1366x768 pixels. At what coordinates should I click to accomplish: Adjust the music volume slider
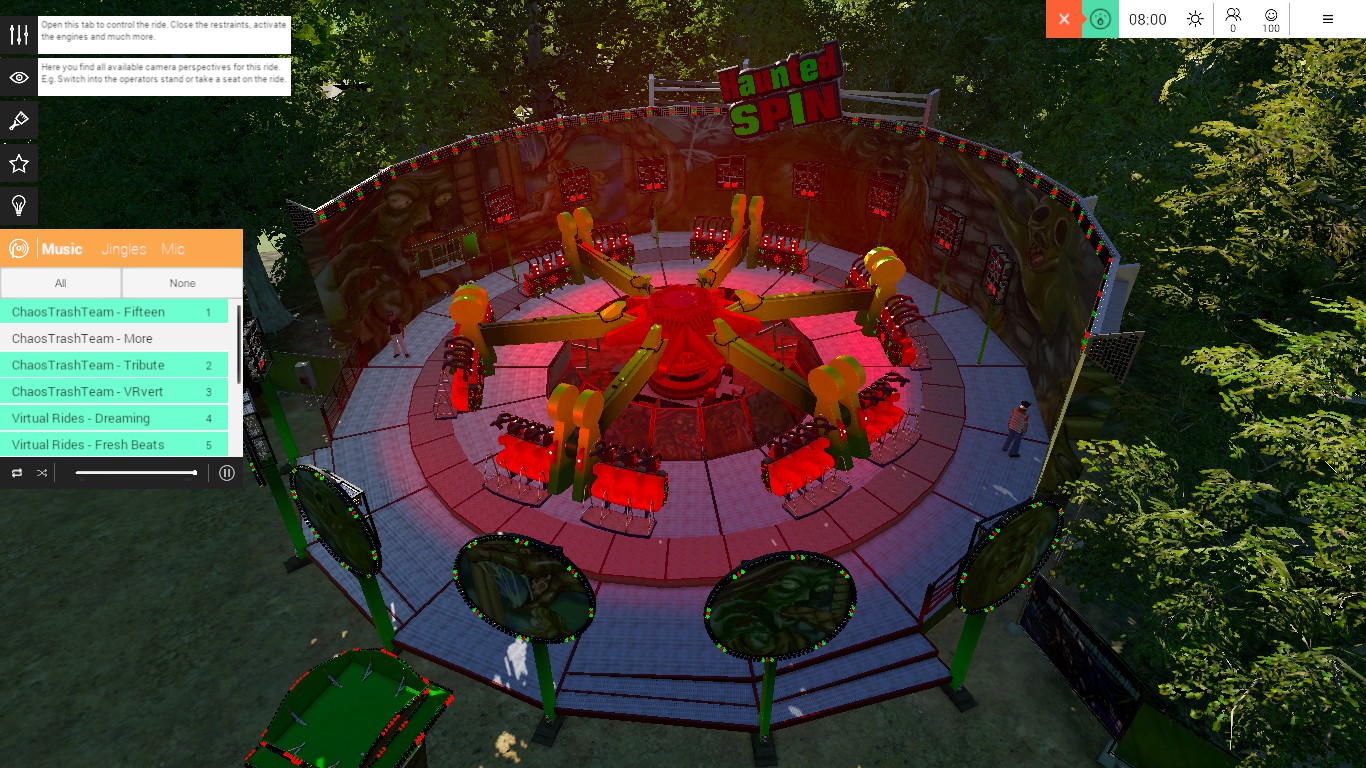135,472
